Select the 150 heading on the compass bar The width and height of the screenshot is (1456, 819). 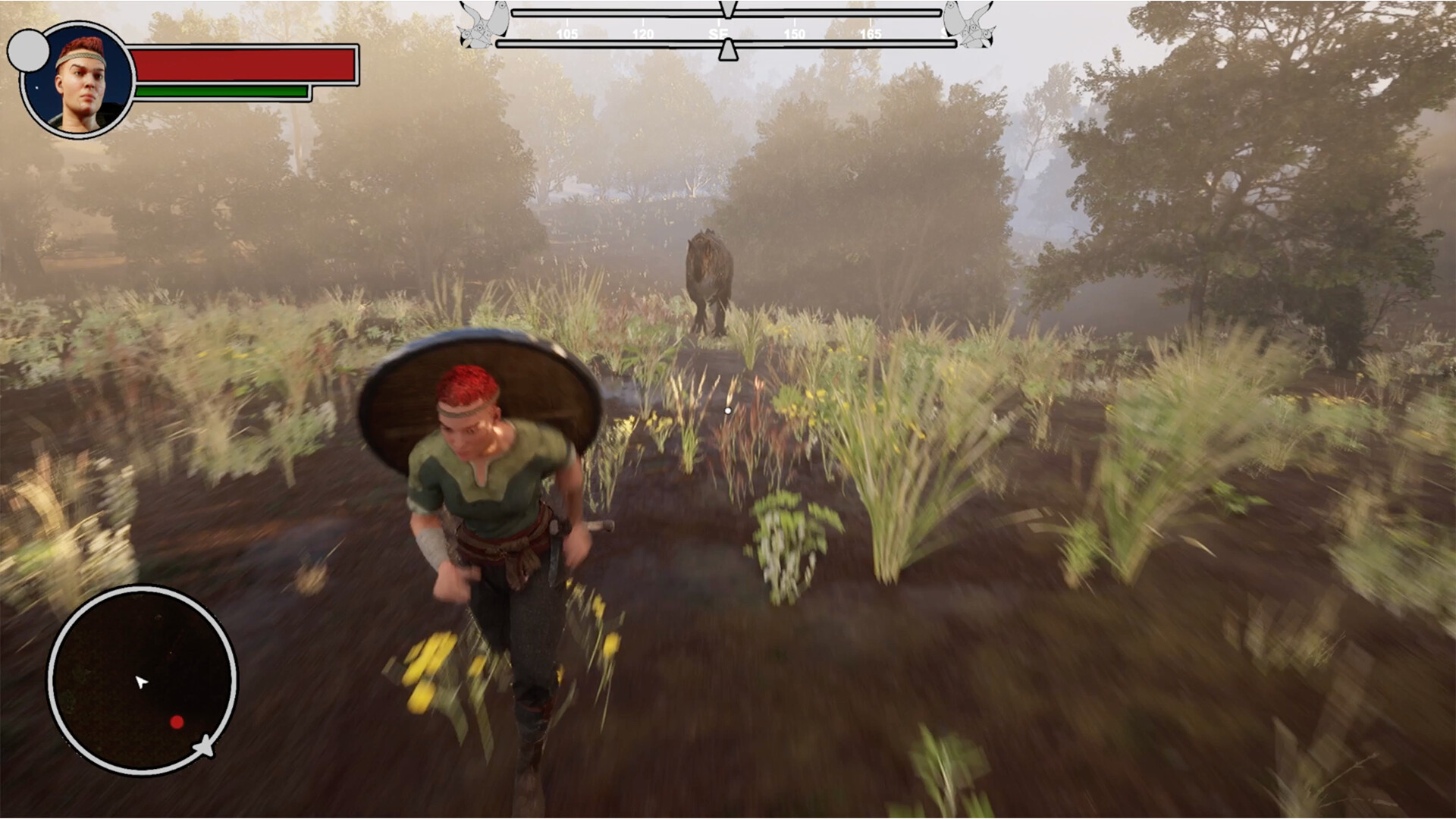tap(795, 33)
